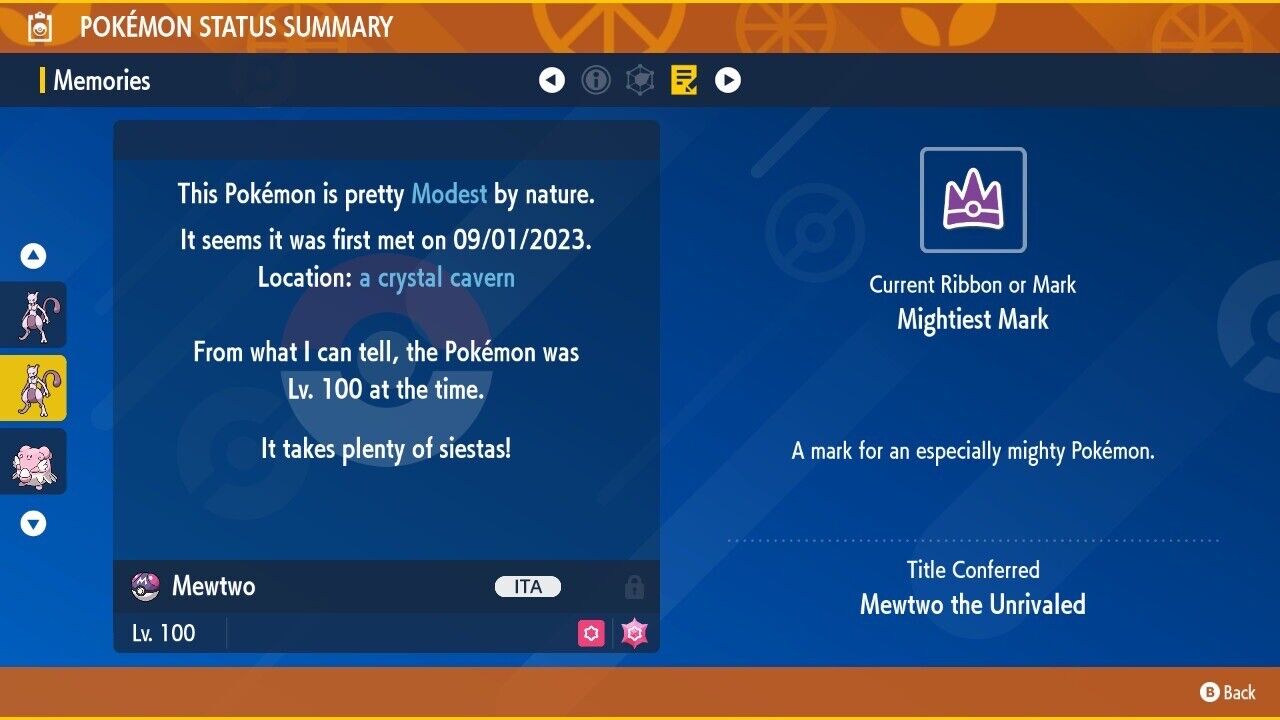The image size is (1280, 720).
Task: Open the hexagon stats page tab
Action: 640,80
